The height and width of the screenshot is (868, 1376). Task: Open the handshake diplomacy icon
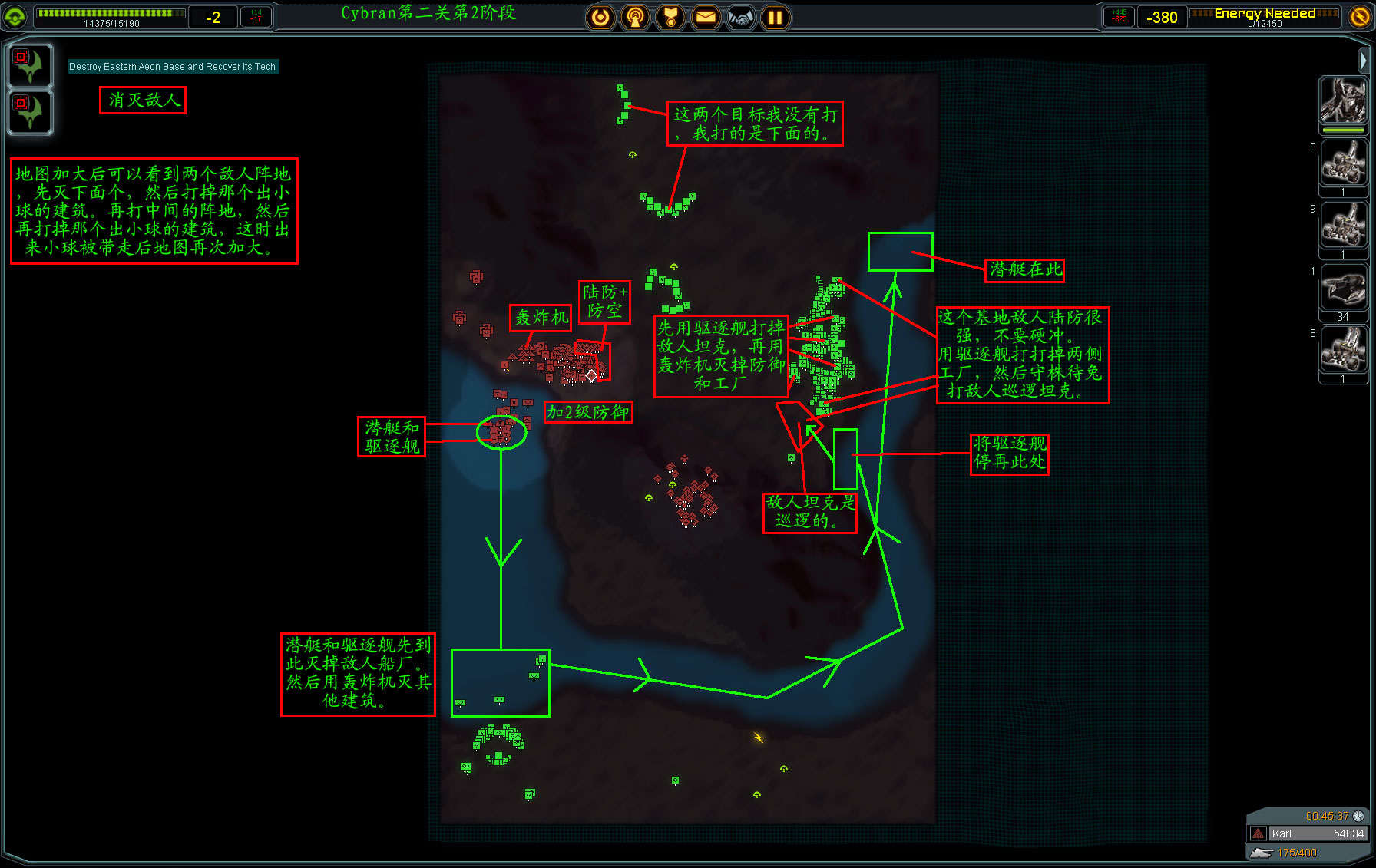741,17
